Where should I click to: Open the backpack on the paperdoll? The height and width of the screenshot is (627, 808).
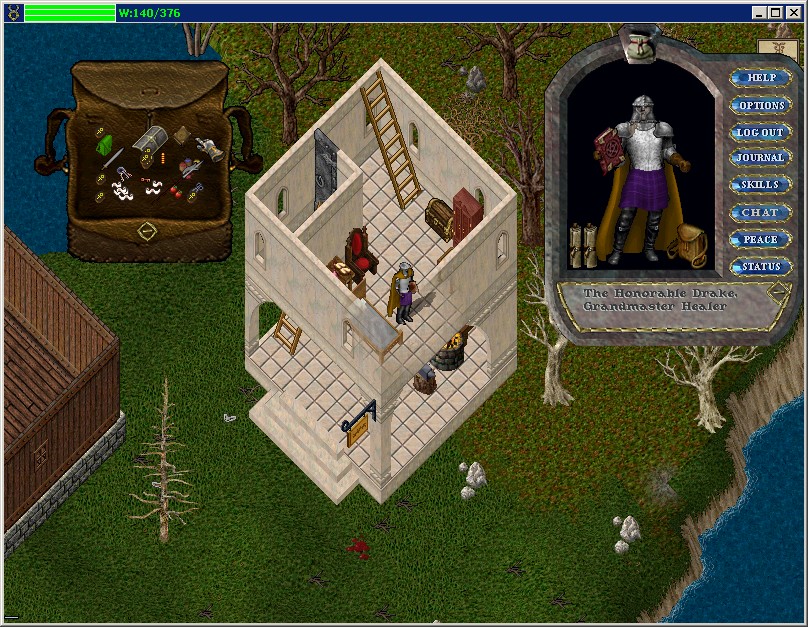[x=687, y=243]
